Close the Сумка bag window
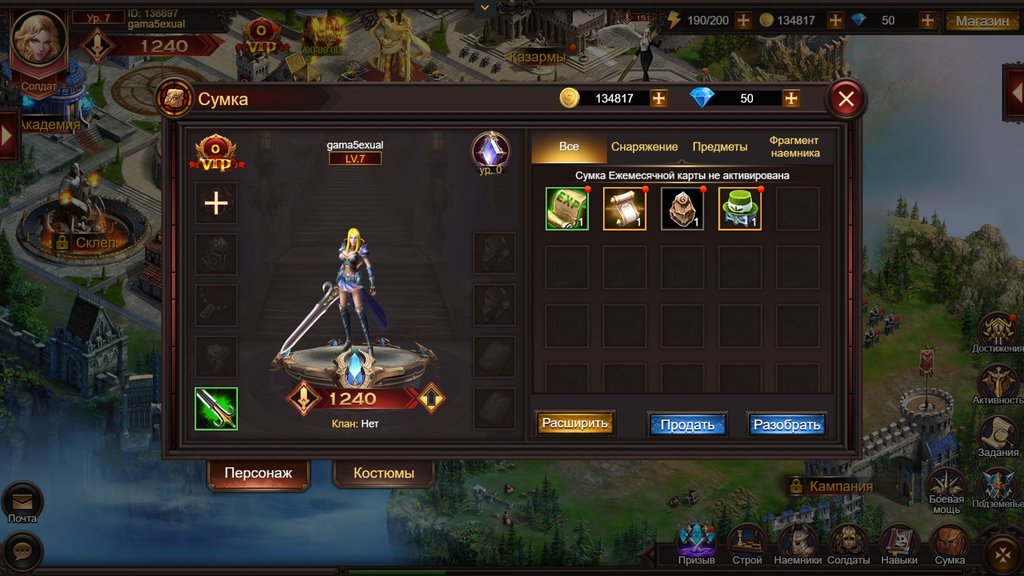 click(x=846, y=98)
